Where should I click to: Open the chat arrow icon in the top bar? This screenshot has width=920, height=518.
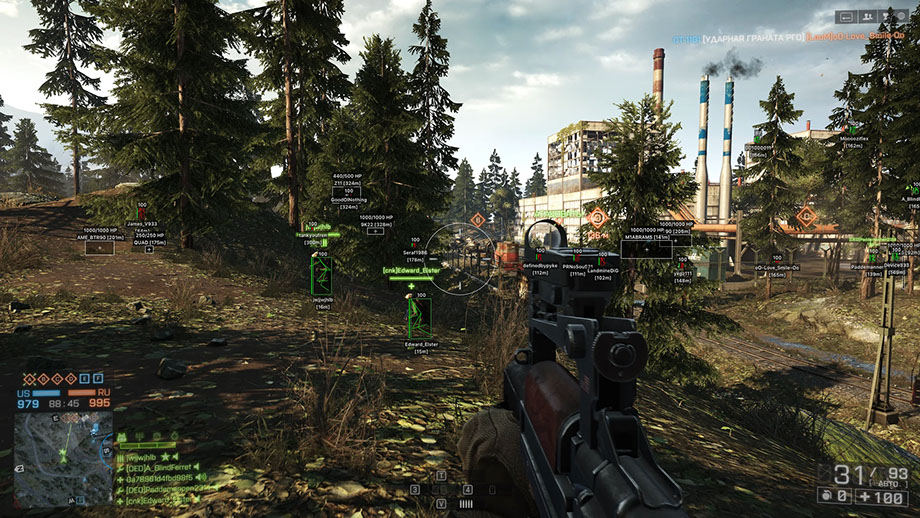(x=847, y=16)
